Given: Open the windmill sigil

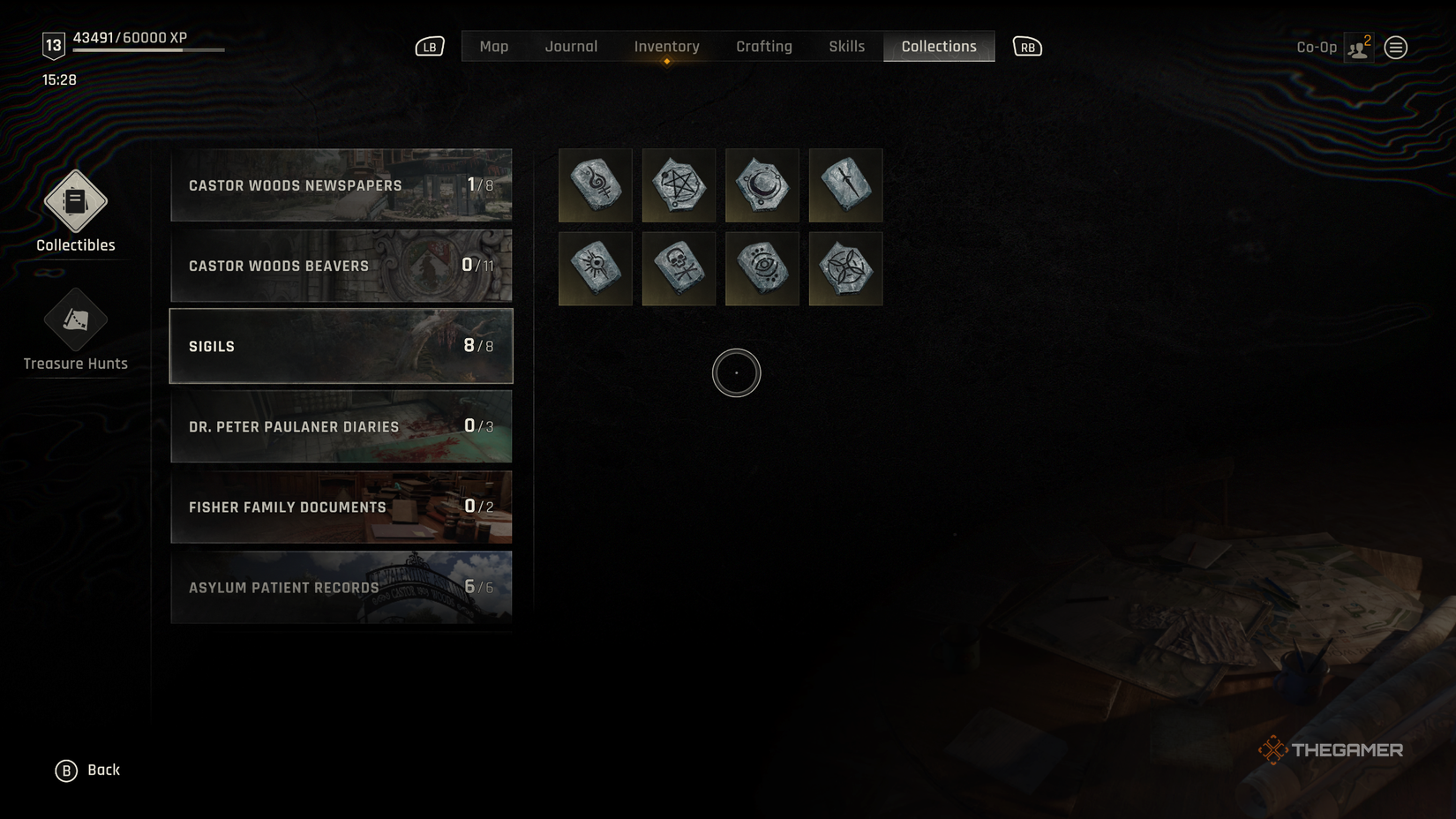Looking at the screenshot, I should point(844,268).
